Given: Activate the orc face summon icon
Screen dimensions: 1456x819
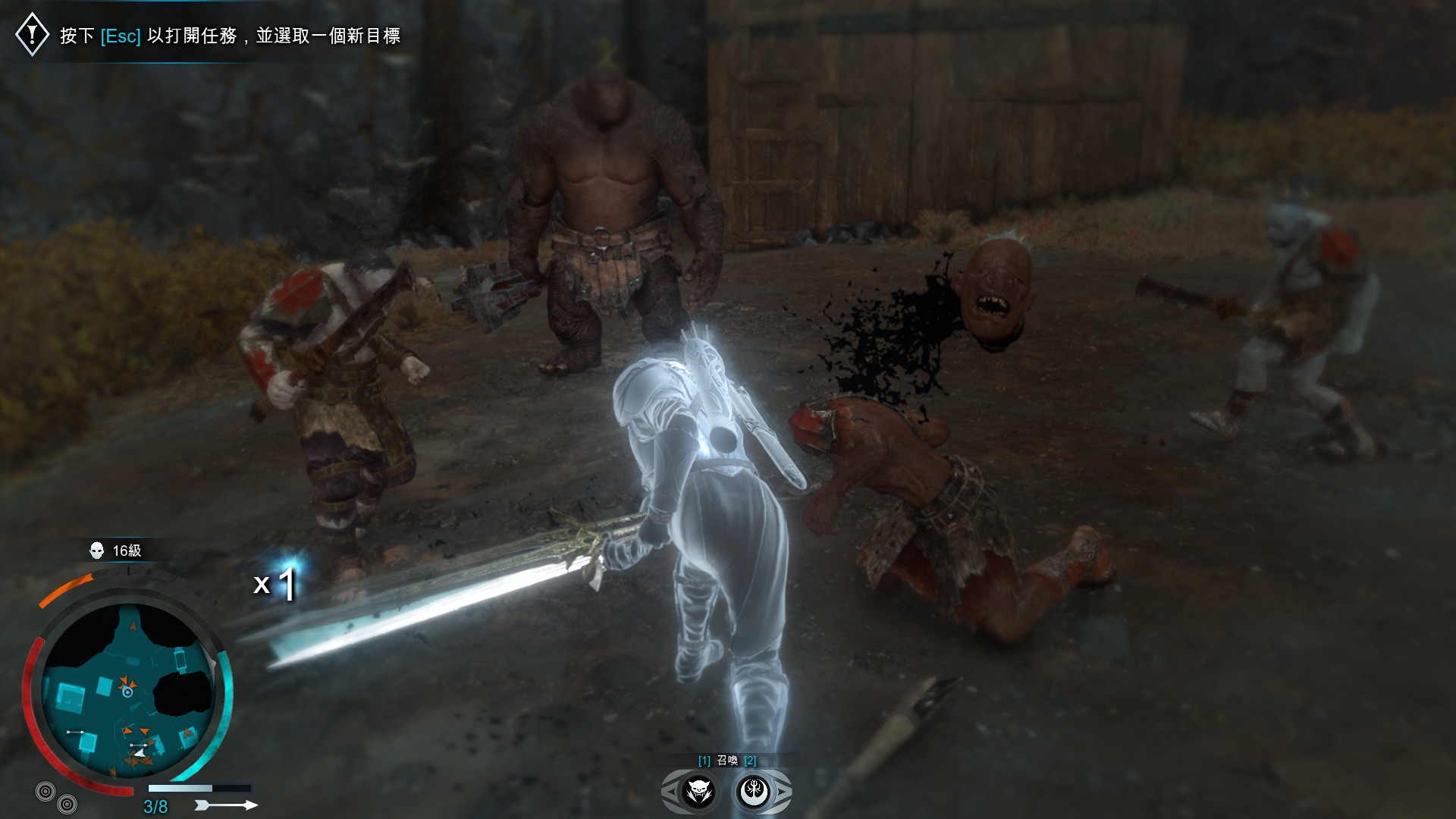Looking at the screenshot, I should [698, 792].
